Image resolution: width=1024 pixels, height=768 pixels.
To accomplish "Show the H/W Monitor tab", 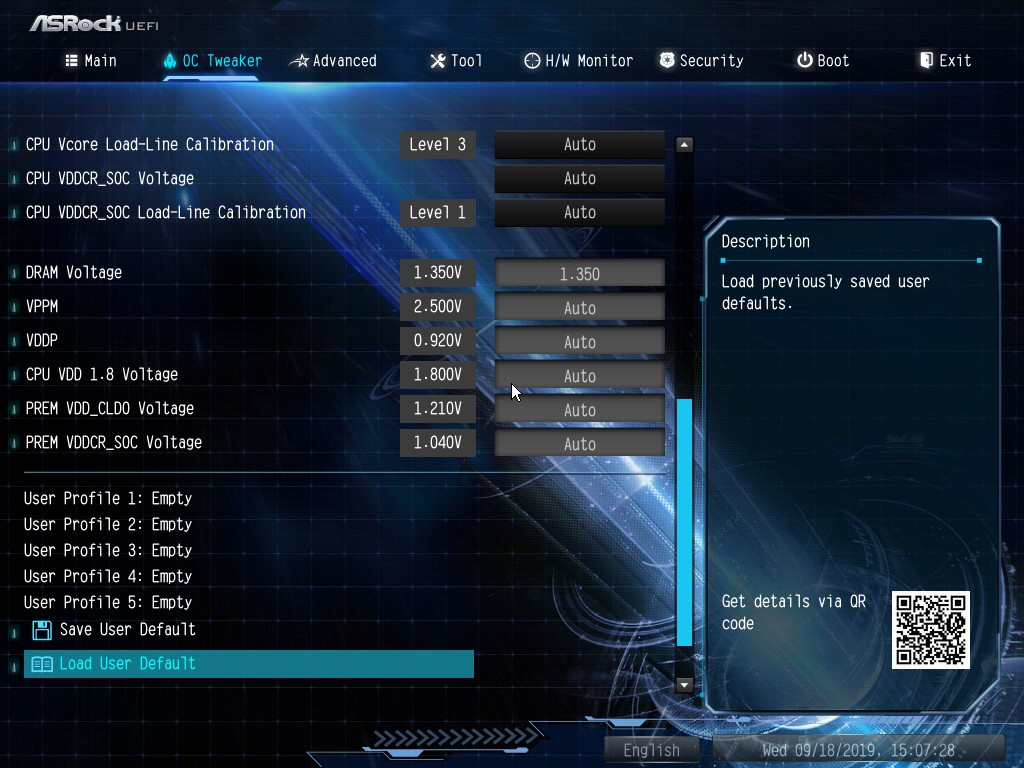I will click(x=578, y=61).
